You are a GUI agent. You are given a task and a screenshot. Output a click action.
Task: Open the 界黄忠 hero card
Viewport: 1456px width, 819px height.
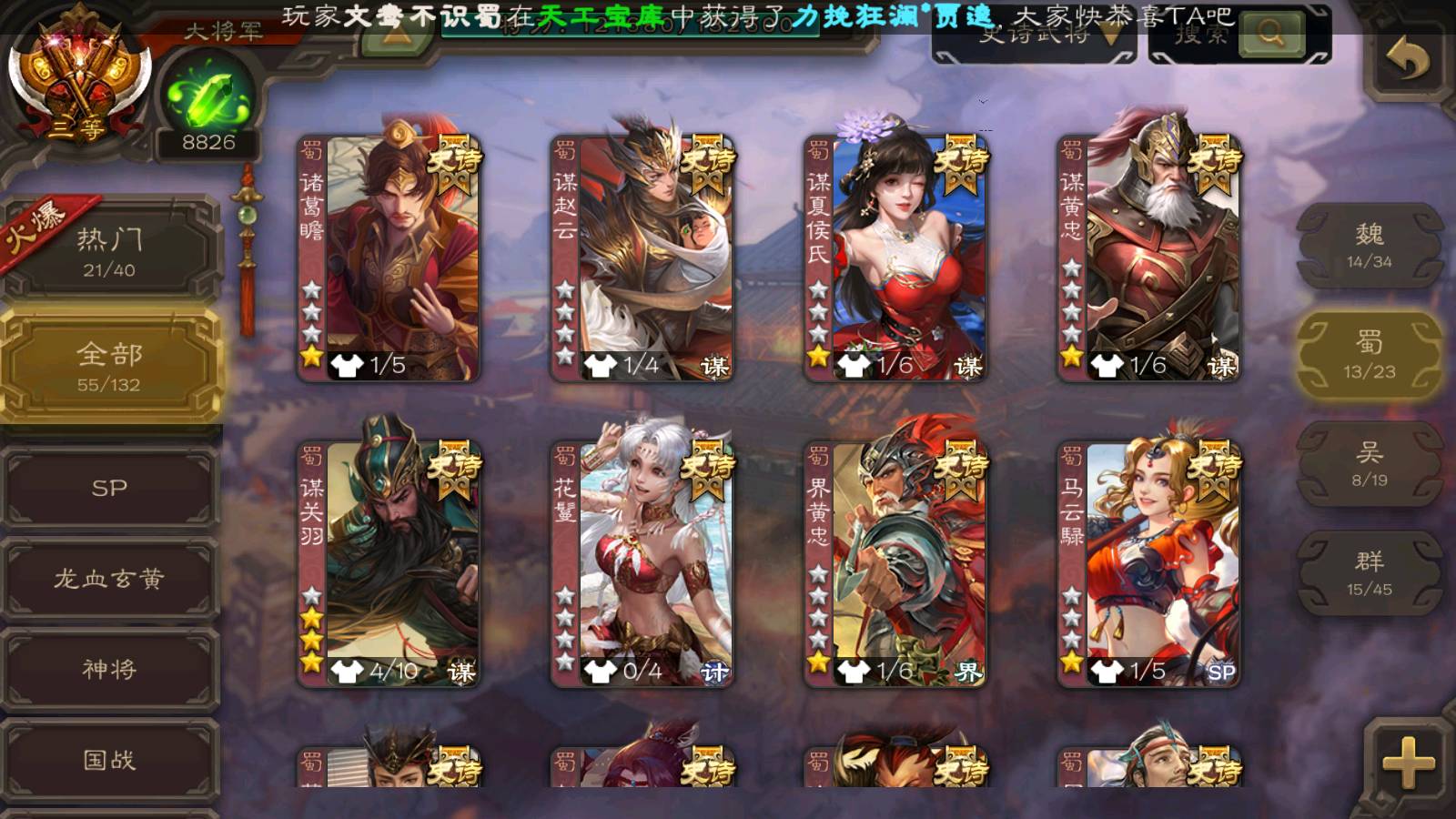point(895,564)
